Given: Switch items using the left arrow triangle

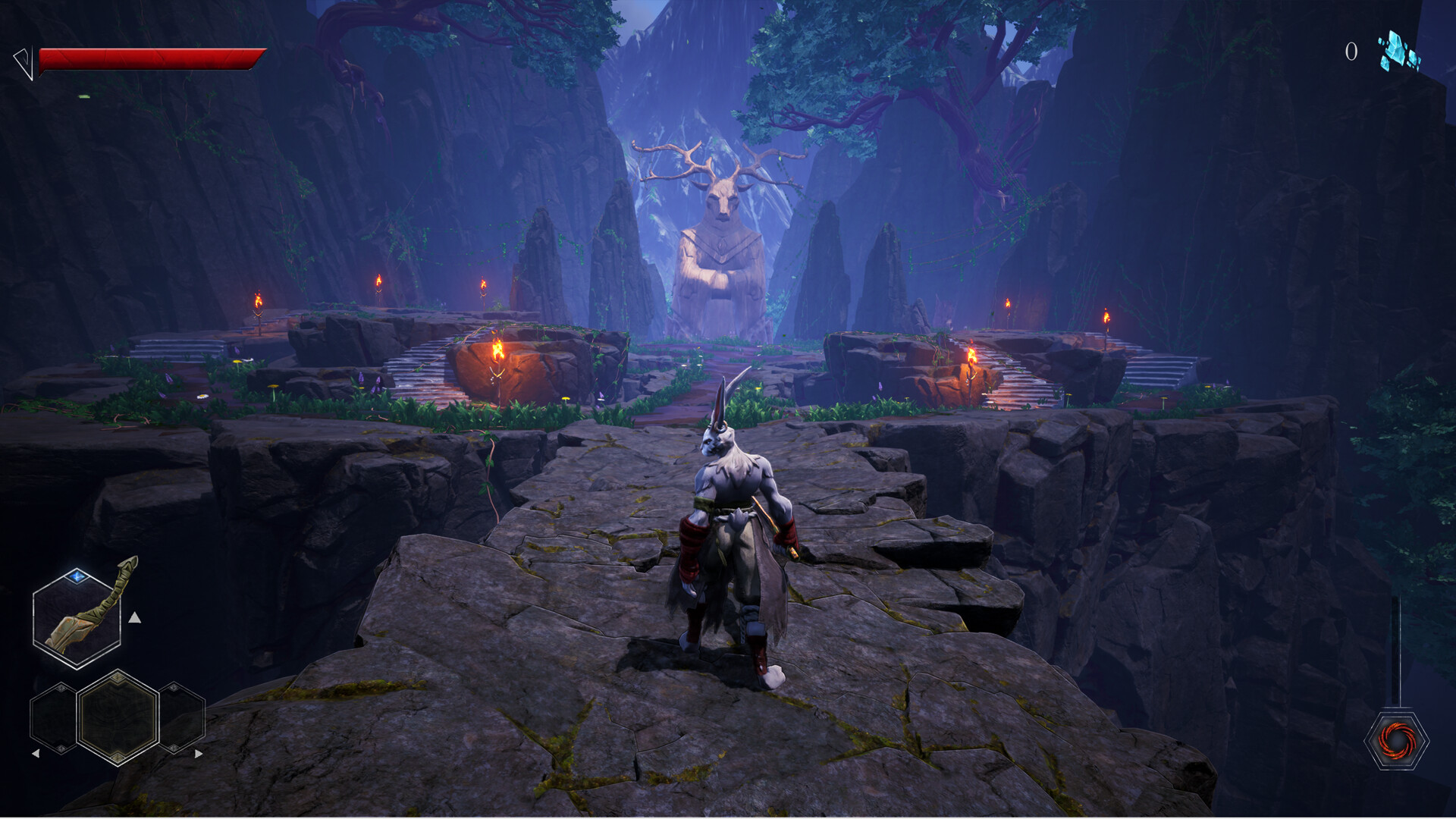Looking at the screenshot, I should coord(38,753).
